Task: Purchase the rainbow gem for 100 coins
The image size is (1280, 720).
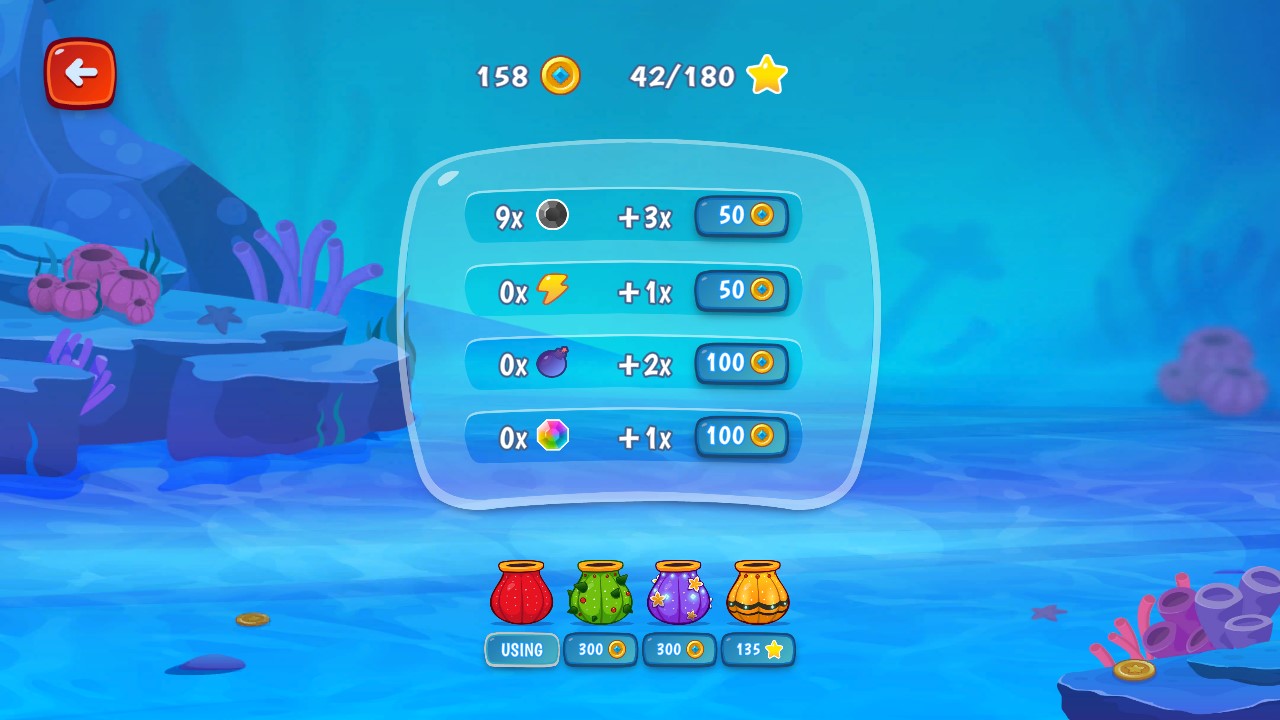Action: pyautogui.click(x=742, y=437)
